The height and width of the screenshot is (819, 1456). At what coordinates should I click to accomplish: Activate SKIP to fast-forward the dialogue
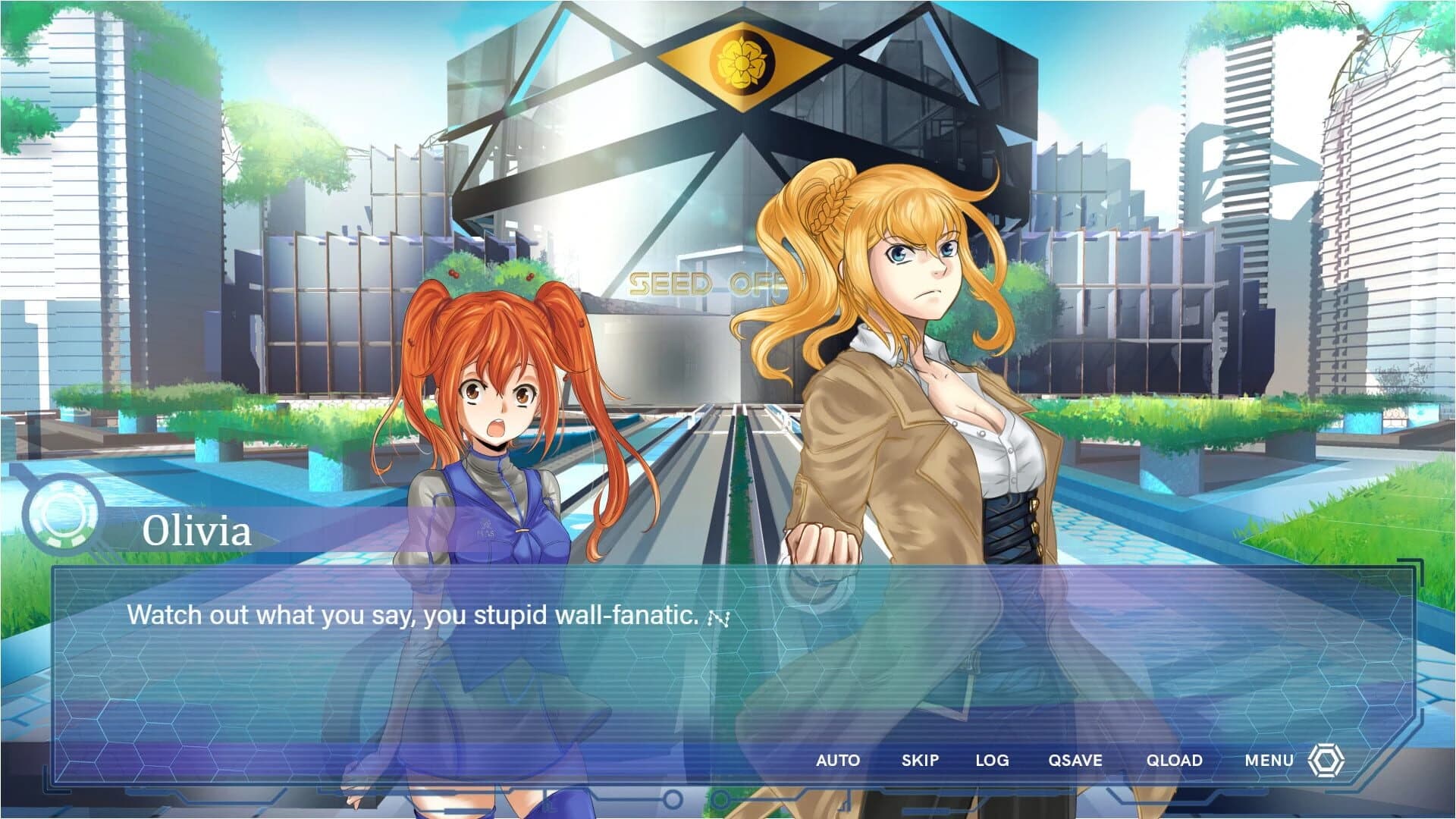tap(921, 760)
